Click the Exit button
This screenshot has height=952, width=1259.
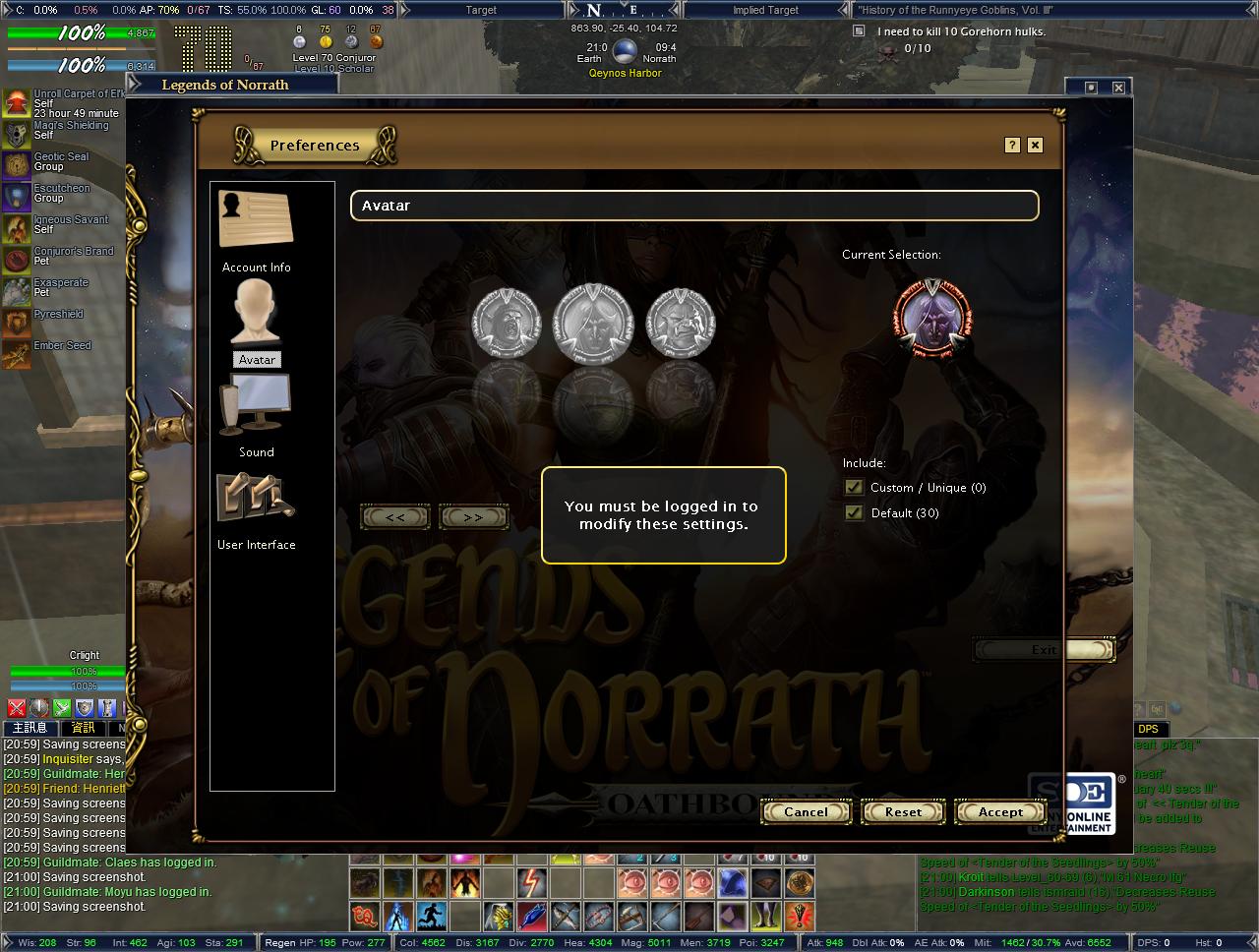pyautogui.click(x=1044, y=650)
